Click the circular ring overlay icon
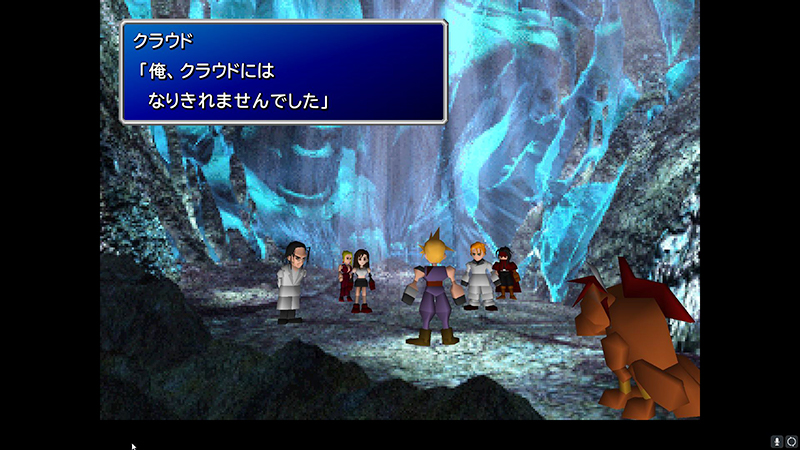This screenshot has width=800, height=450. coord(790,441)
